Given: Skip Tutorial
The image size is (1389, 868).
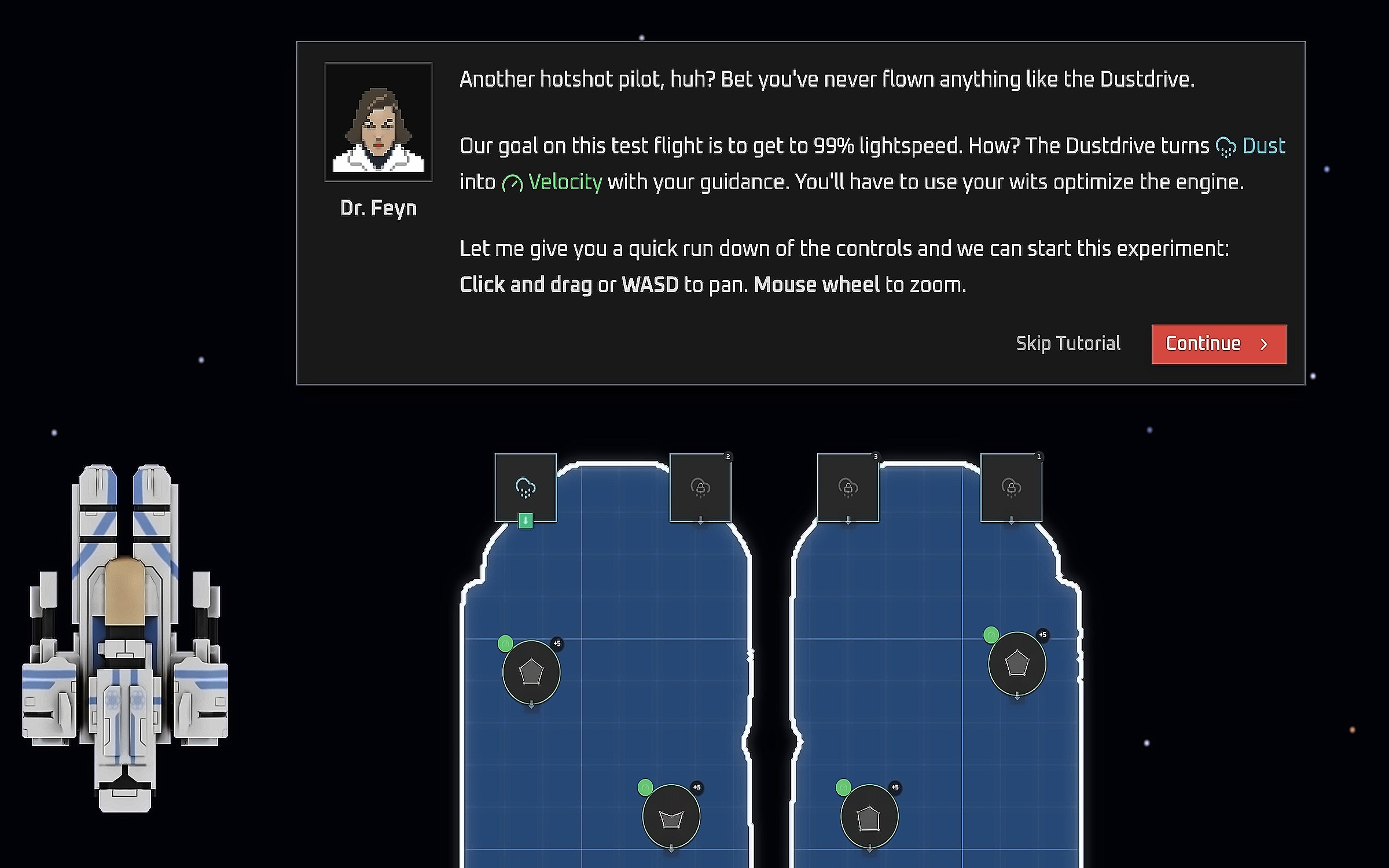Looking at the screenshot, I should [1068, 344].
